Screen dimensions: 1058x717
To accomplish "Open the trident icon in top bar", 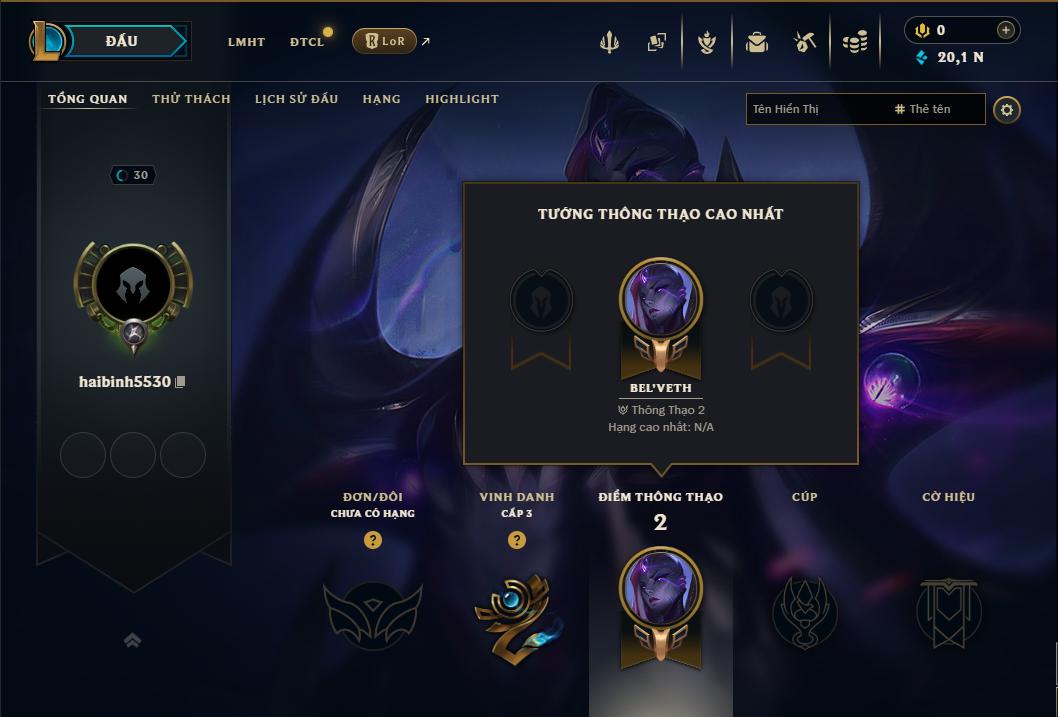I will coord(609,42).
